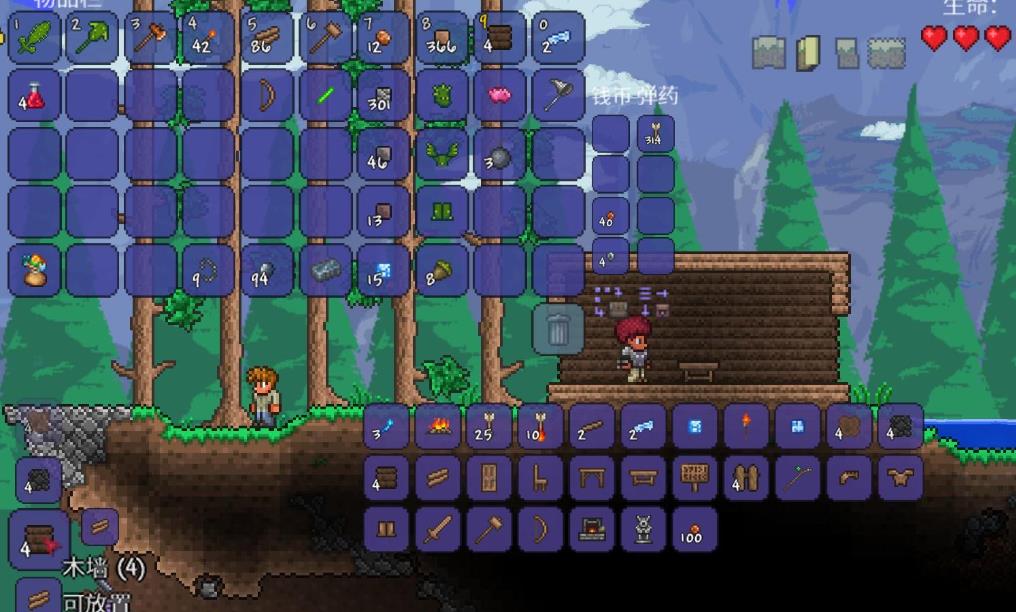Select the wooden hammer hotbar slot
This screenshot has height=612, width=1016.
point(325,38)
